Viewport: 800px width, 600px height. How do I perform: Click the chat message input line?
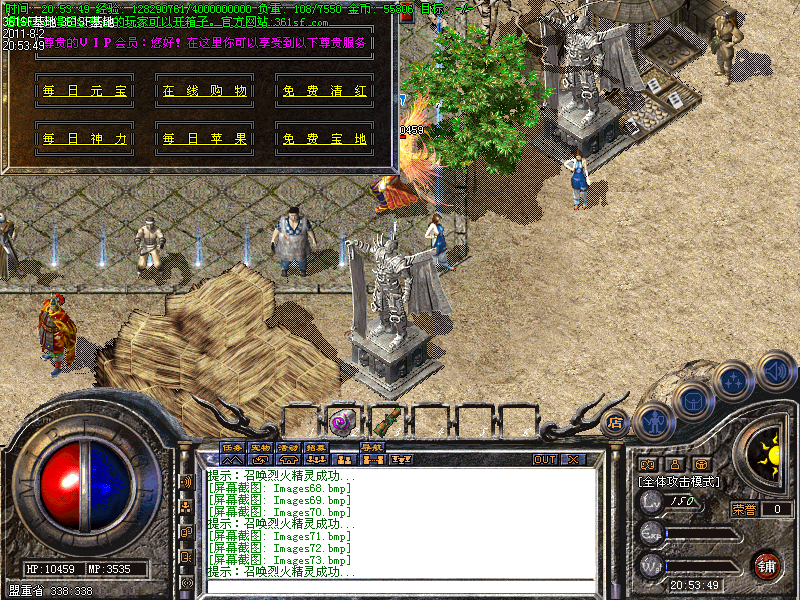pyautogui.click(x=400, y=585)
